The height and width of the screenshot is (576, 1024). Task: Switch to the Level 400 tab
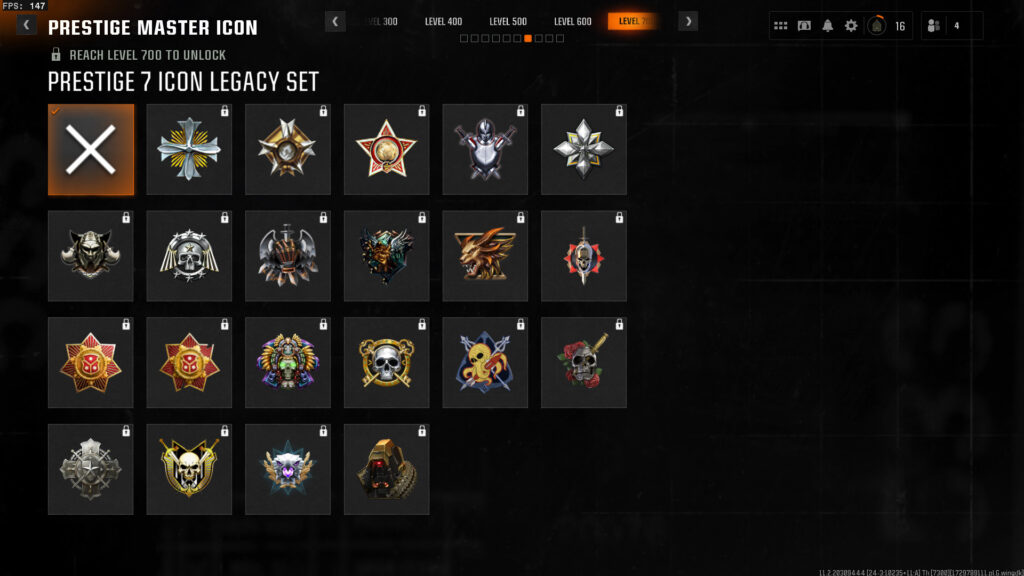click(x=443, y=21)
